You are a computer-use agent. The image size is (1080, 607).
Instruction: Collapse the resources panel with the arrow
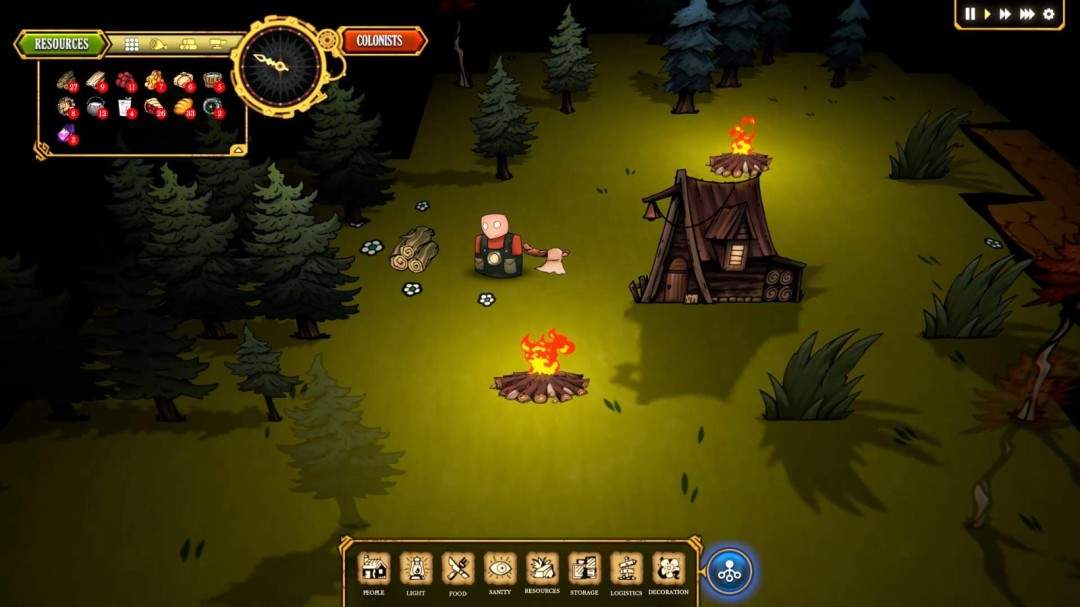237,149
